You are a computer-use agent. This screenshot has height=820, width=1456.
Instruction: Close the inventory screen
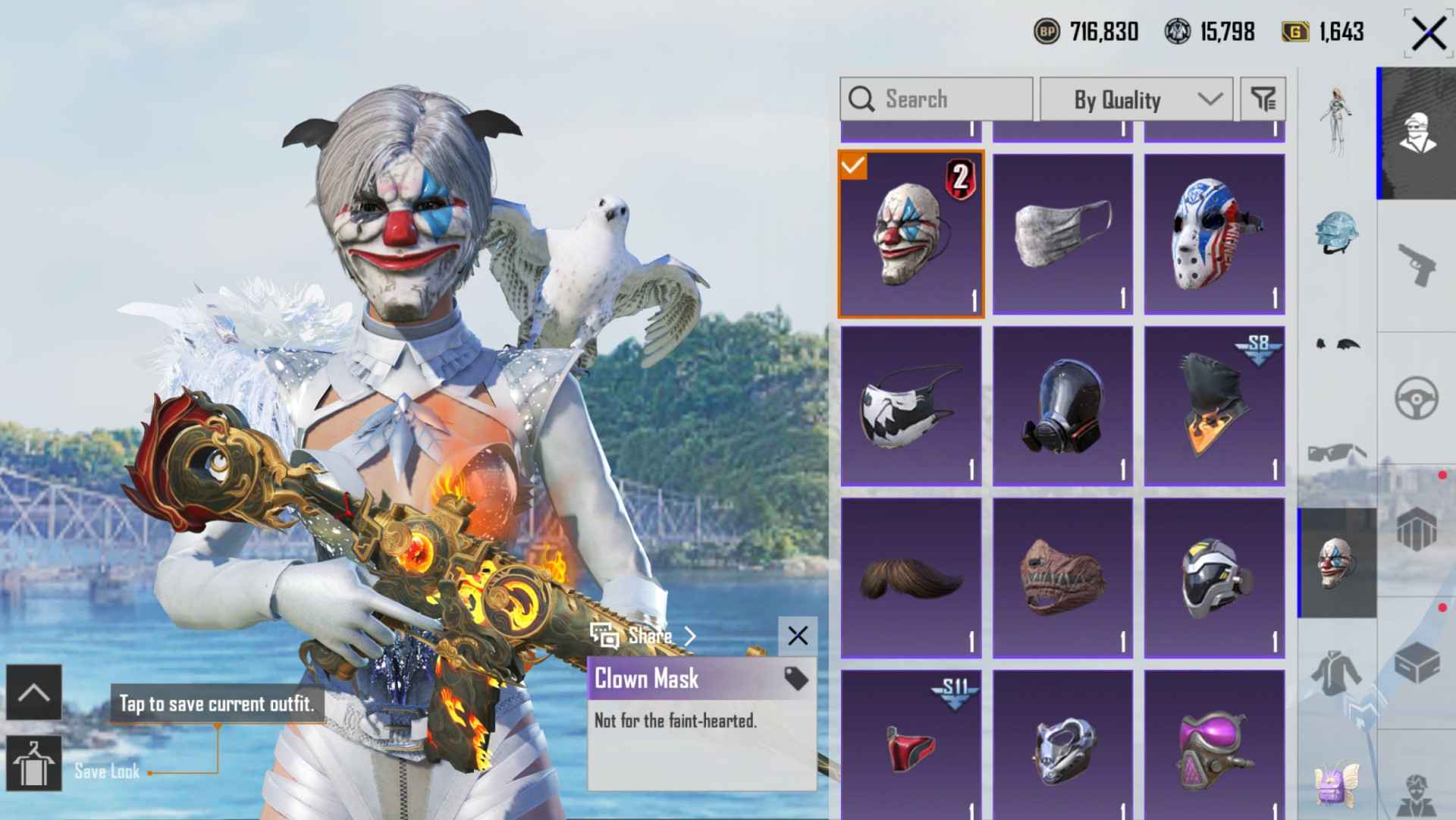click(1428, 33)
